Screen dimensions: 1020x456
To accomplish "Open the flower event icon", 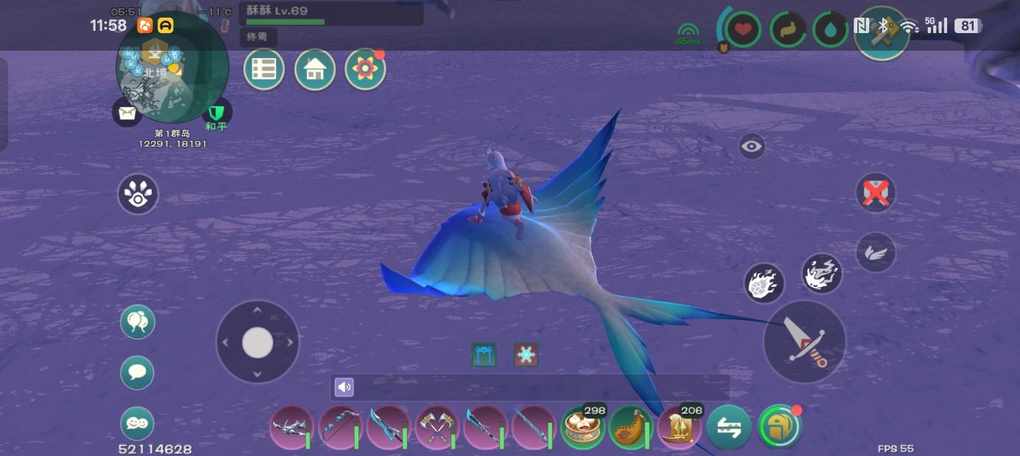I will coord(365,69).
